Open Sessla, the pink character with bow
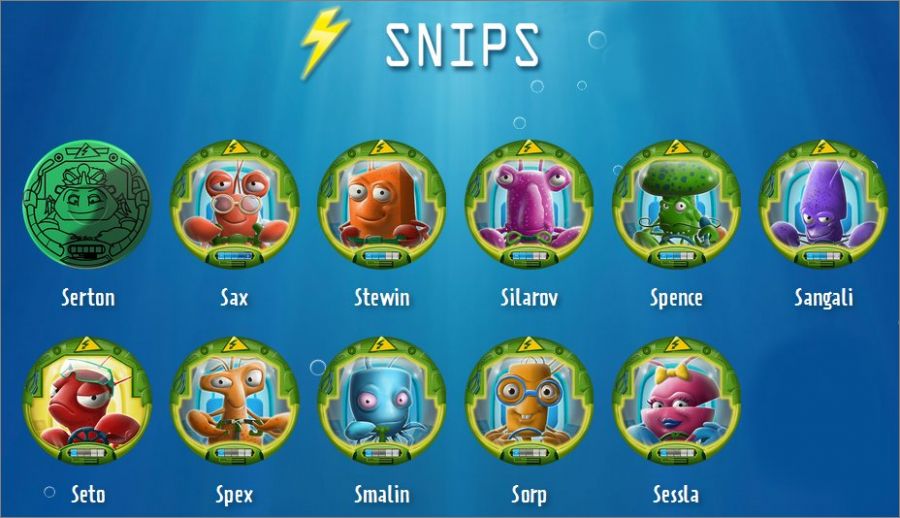The image size is (900, 518). point(676,401)
